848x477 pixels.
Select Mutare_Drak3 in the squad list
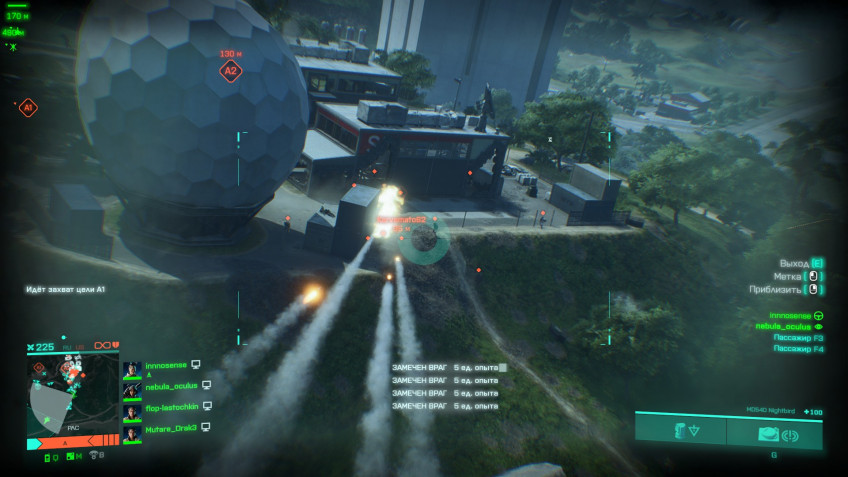(171, 427)
